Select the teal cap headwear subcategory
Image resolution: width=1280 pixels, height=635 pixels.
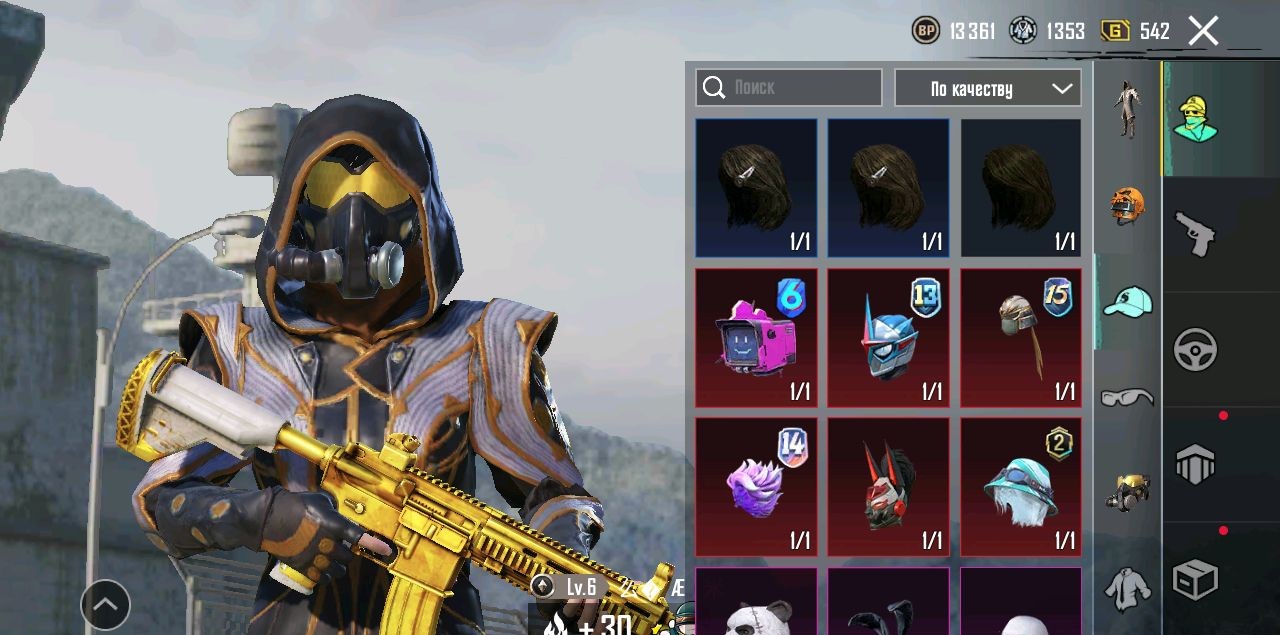coord(1127,301)
